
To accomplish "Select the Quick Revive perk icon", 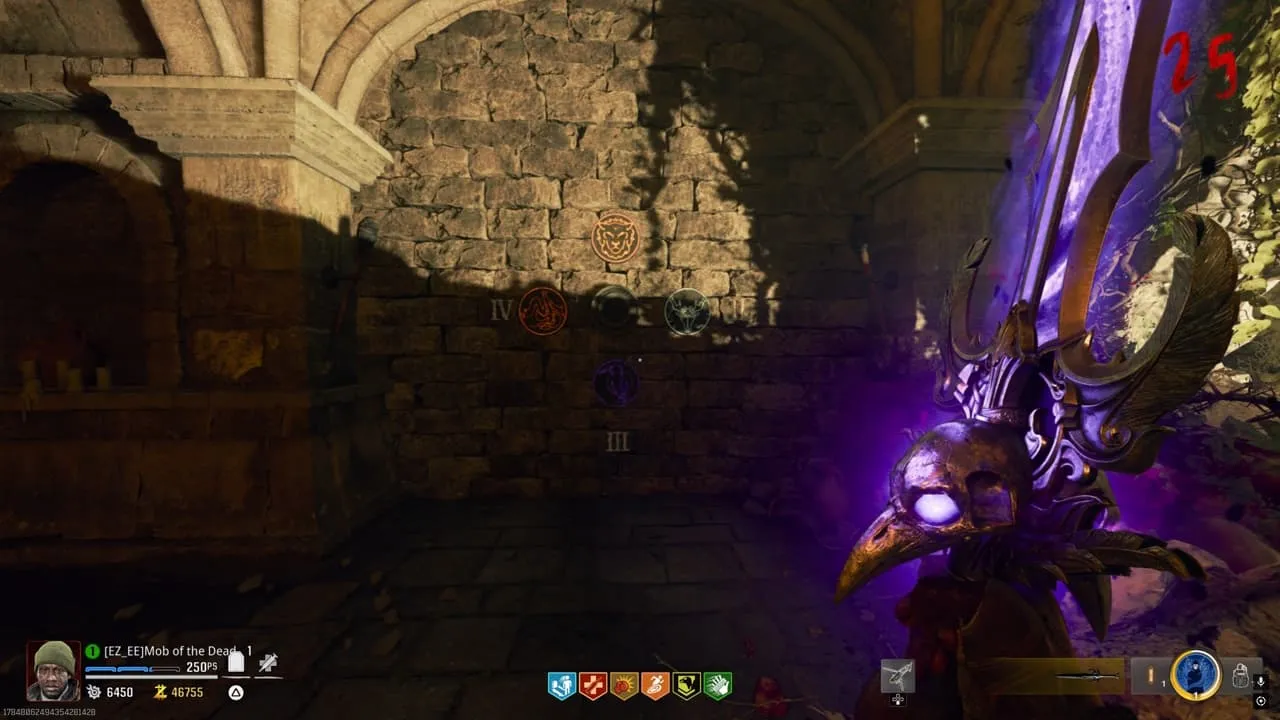I will tap(562, 686).
